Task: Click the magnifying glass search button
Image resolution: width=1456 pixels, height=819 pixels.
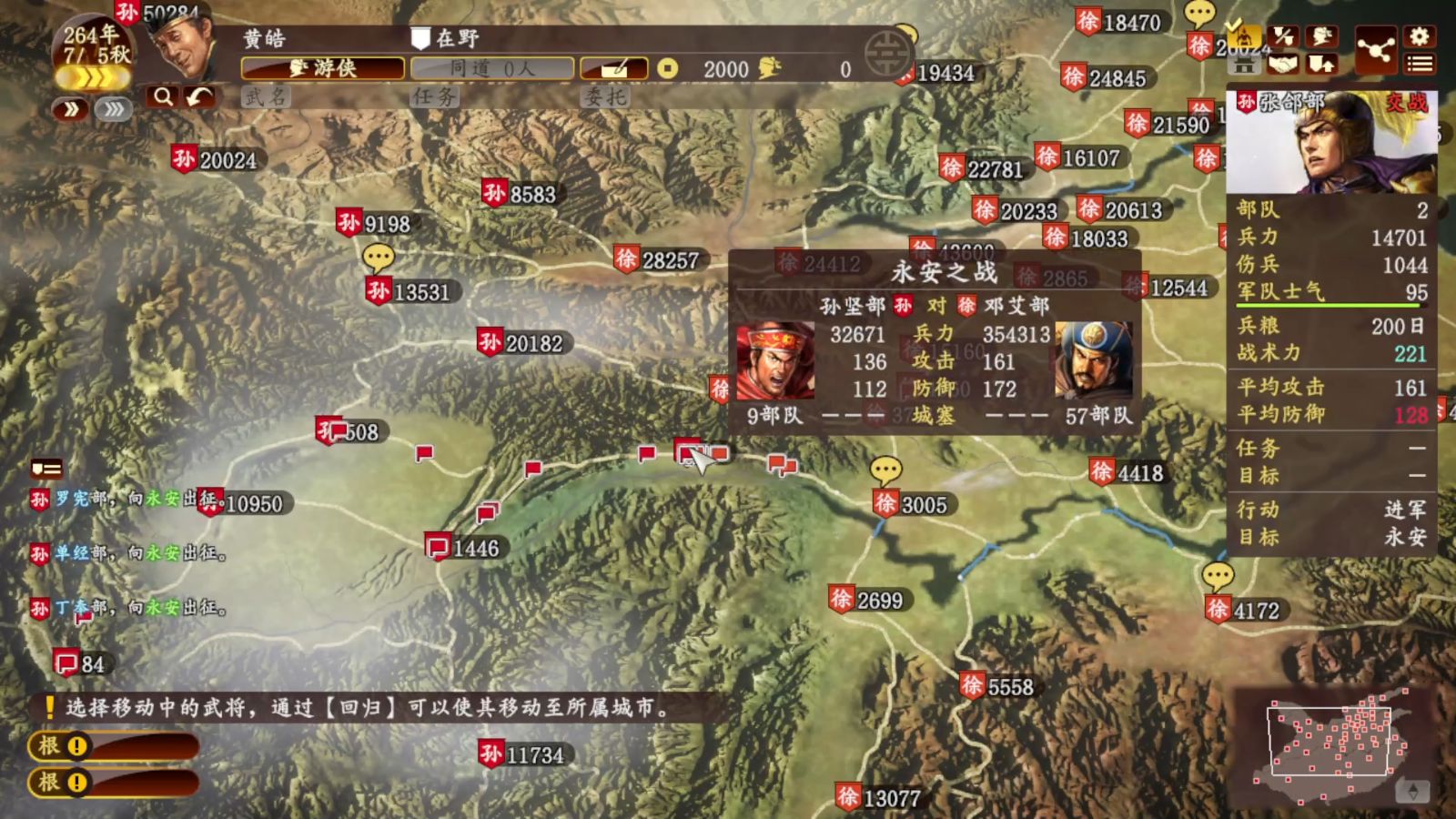Action: (163, 96)
